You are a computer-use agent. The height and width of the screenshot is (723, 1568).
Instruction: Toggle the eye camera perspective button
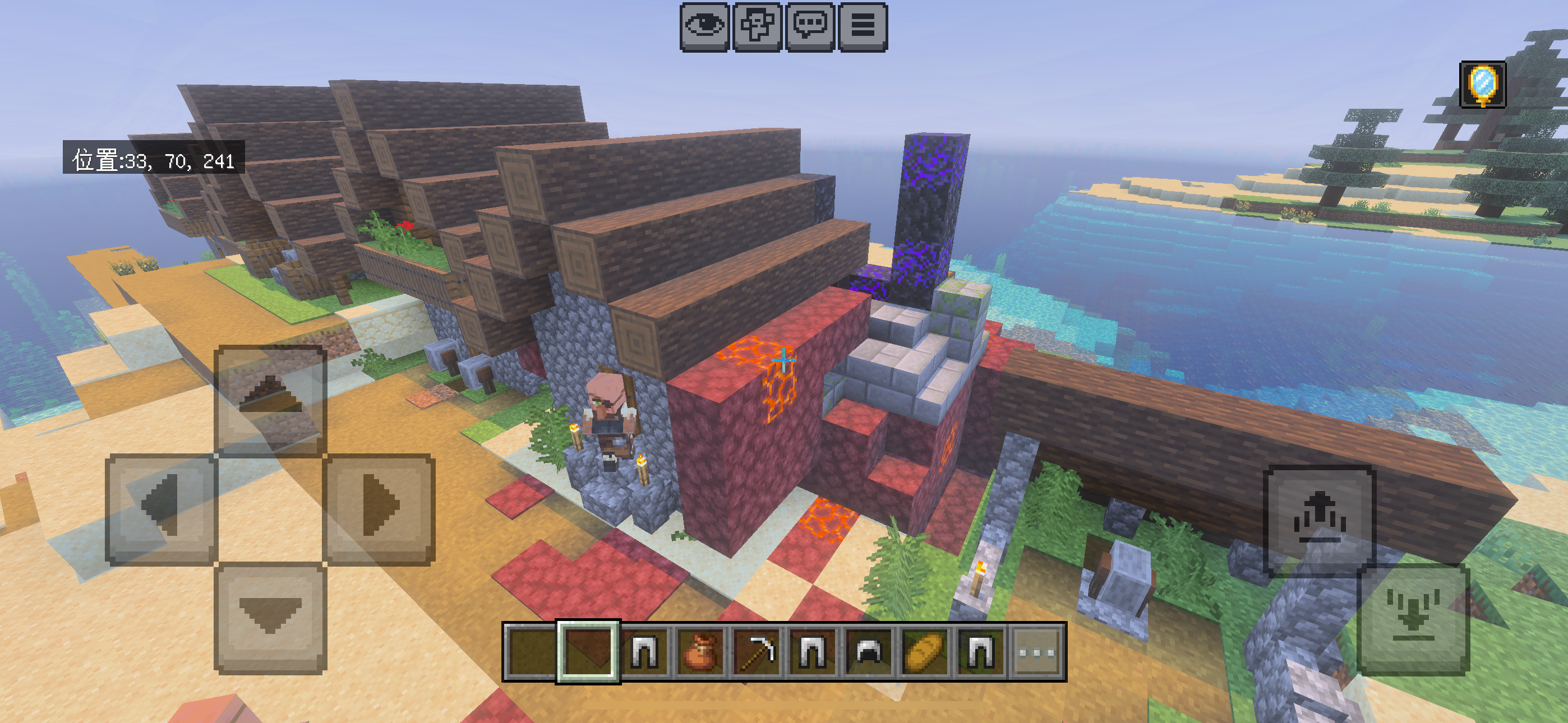point(704,27)
